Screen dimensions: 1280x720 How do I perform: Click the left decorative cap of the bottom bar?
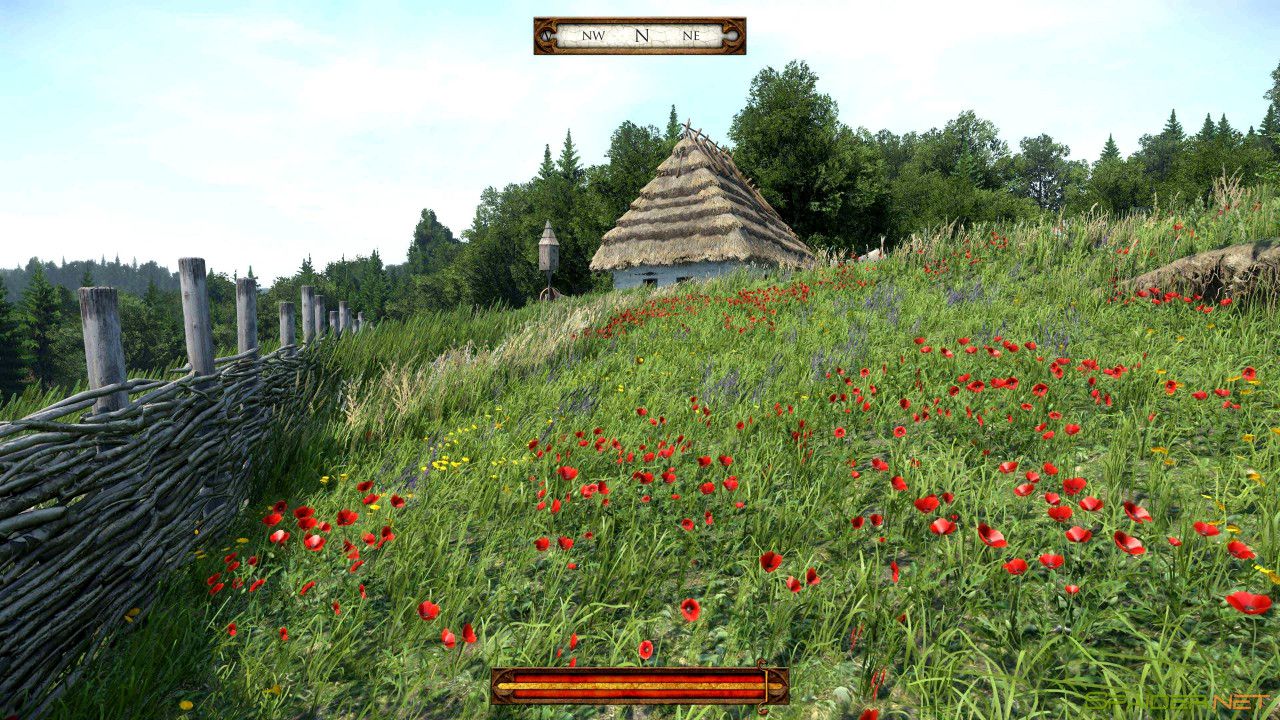(502, 688)
